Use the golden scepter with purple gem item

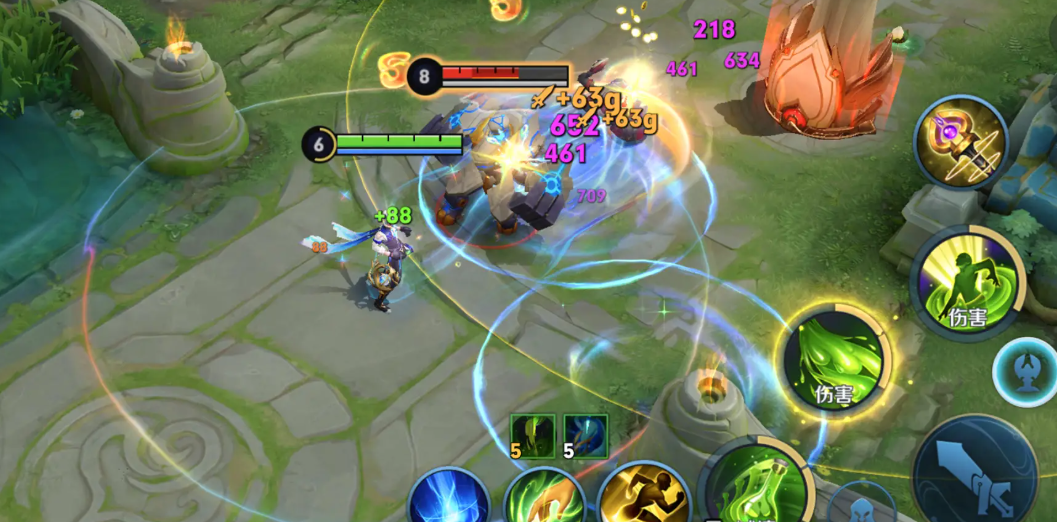pos(961,143)
